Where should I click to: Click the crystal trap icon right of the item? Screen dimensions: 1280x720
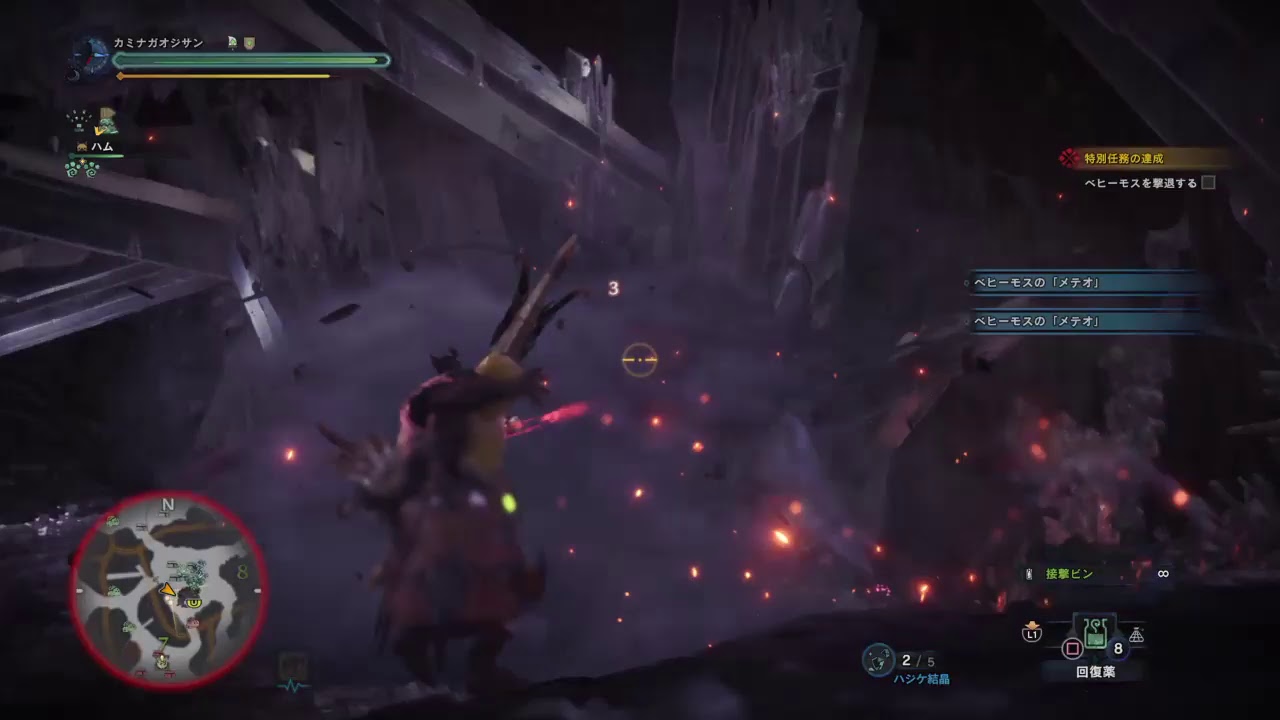[1135, 632]
